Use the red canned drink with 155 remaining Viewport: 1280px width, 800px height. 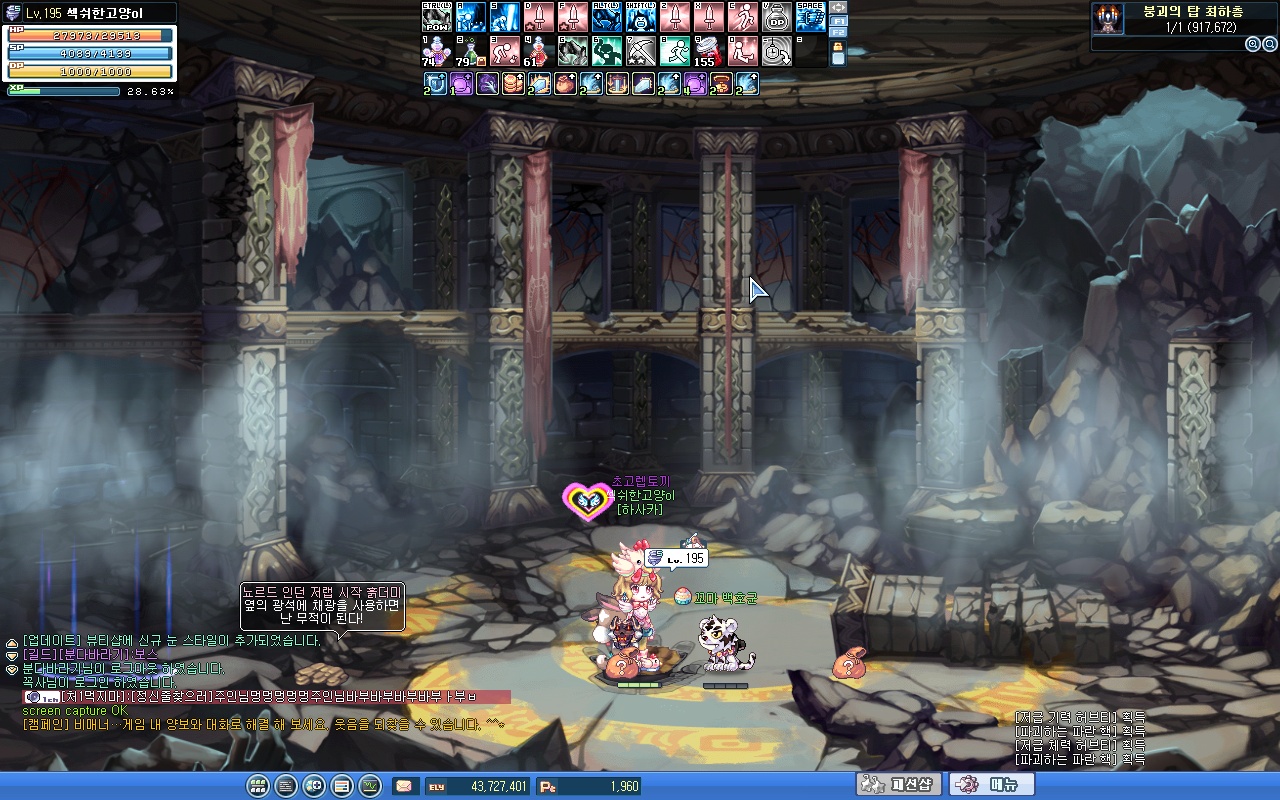tap(708, 51)
